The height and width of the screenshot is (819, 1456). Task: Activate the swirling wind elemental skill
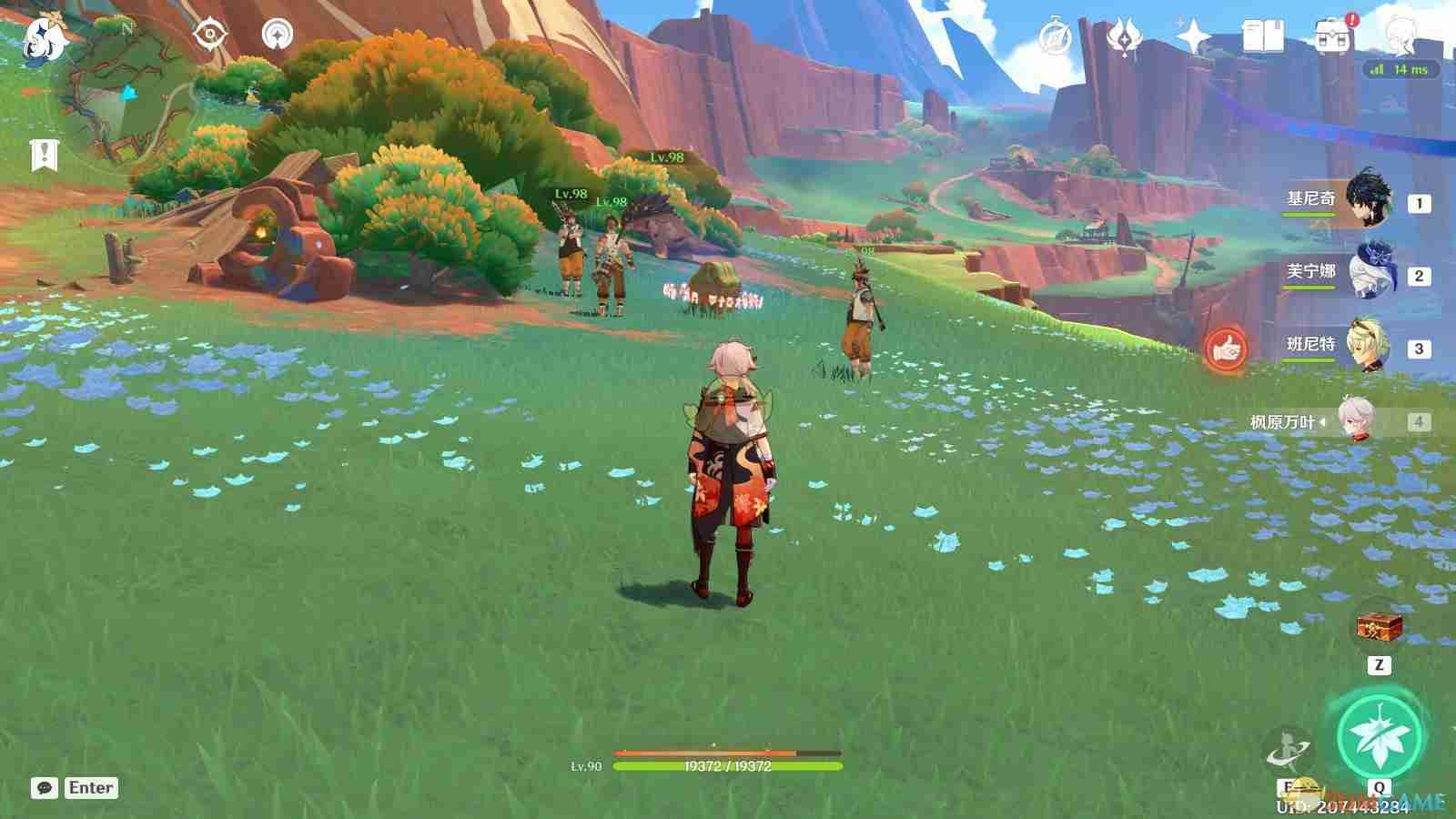click(x=1289, y=751)
